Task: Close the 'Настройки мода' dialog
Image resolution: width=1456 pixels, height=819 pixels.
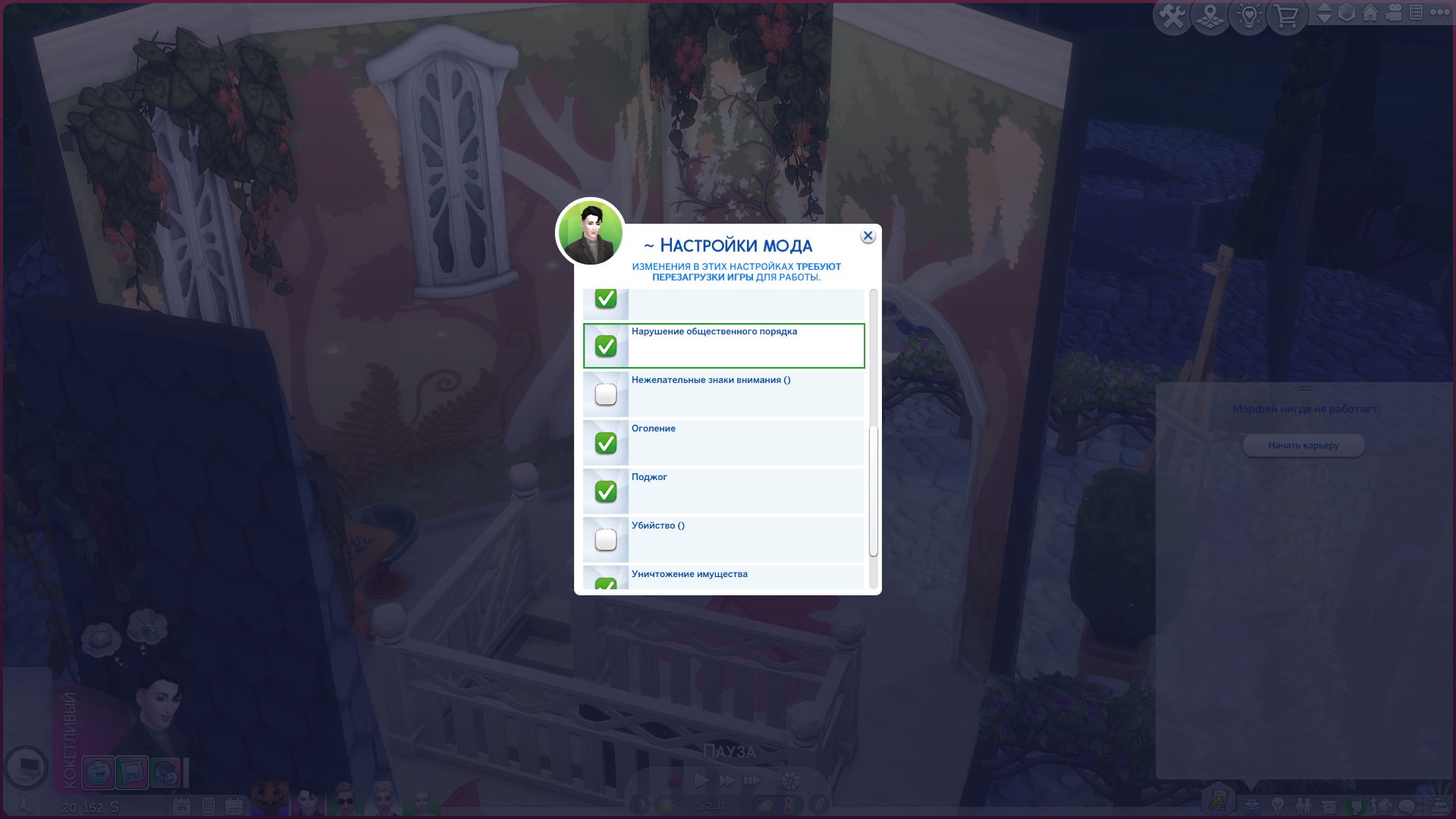Action: 867,235
